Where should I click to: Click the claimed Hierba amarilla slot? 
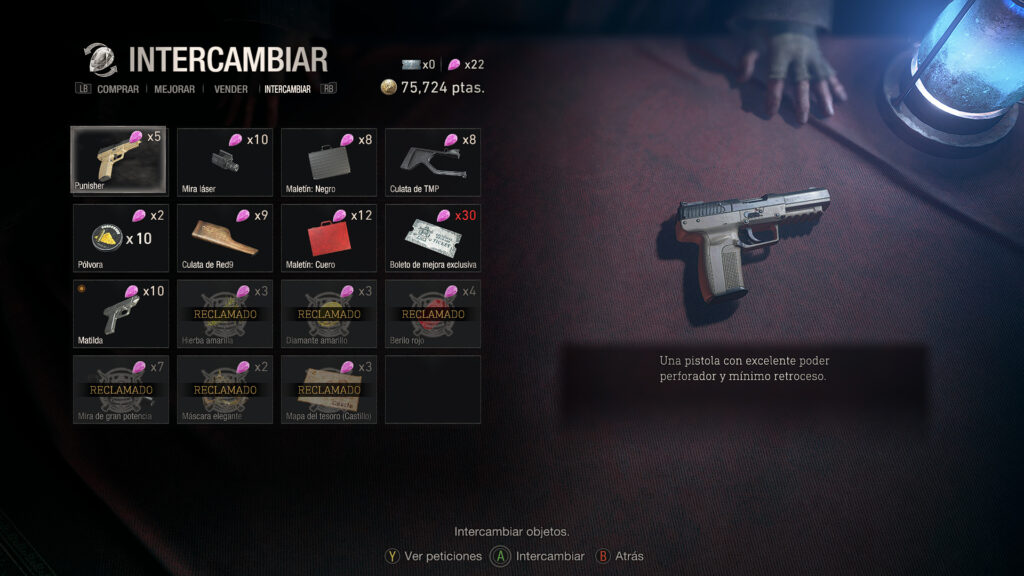224,313
